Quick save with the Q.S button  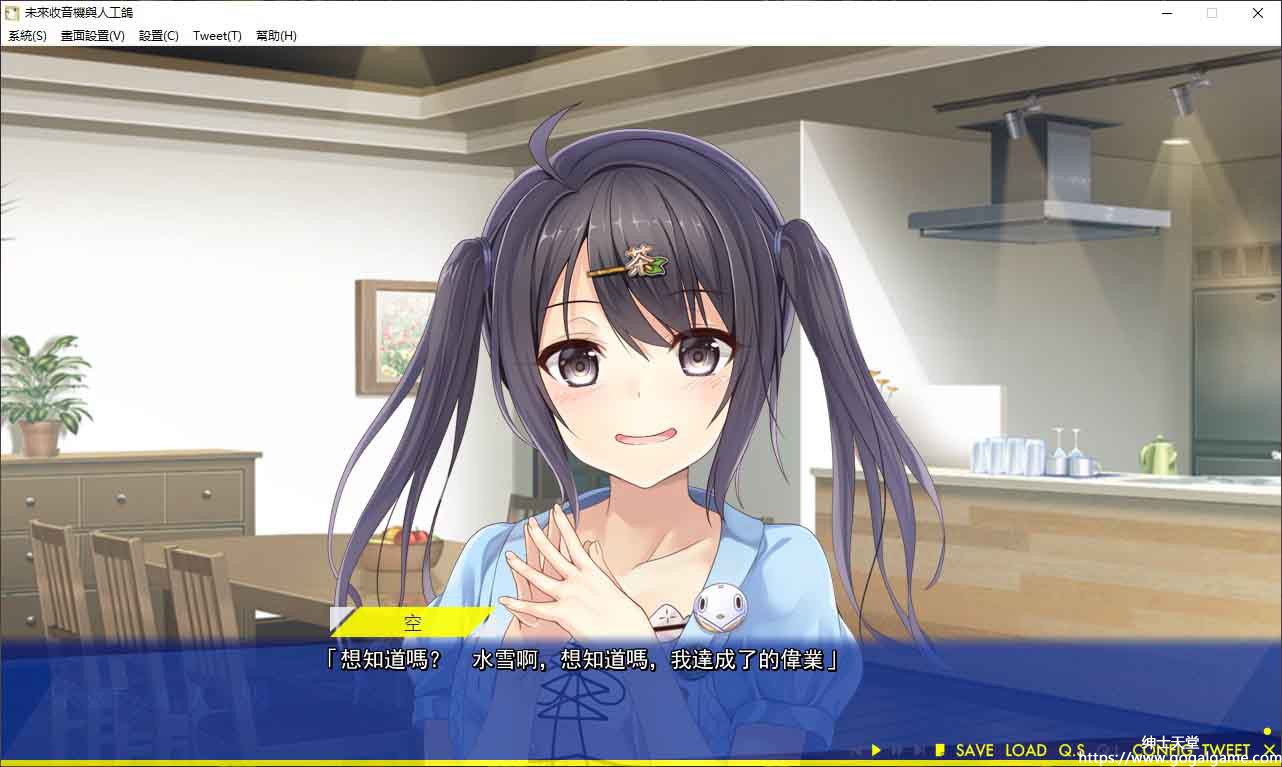tap(1072, 750)
